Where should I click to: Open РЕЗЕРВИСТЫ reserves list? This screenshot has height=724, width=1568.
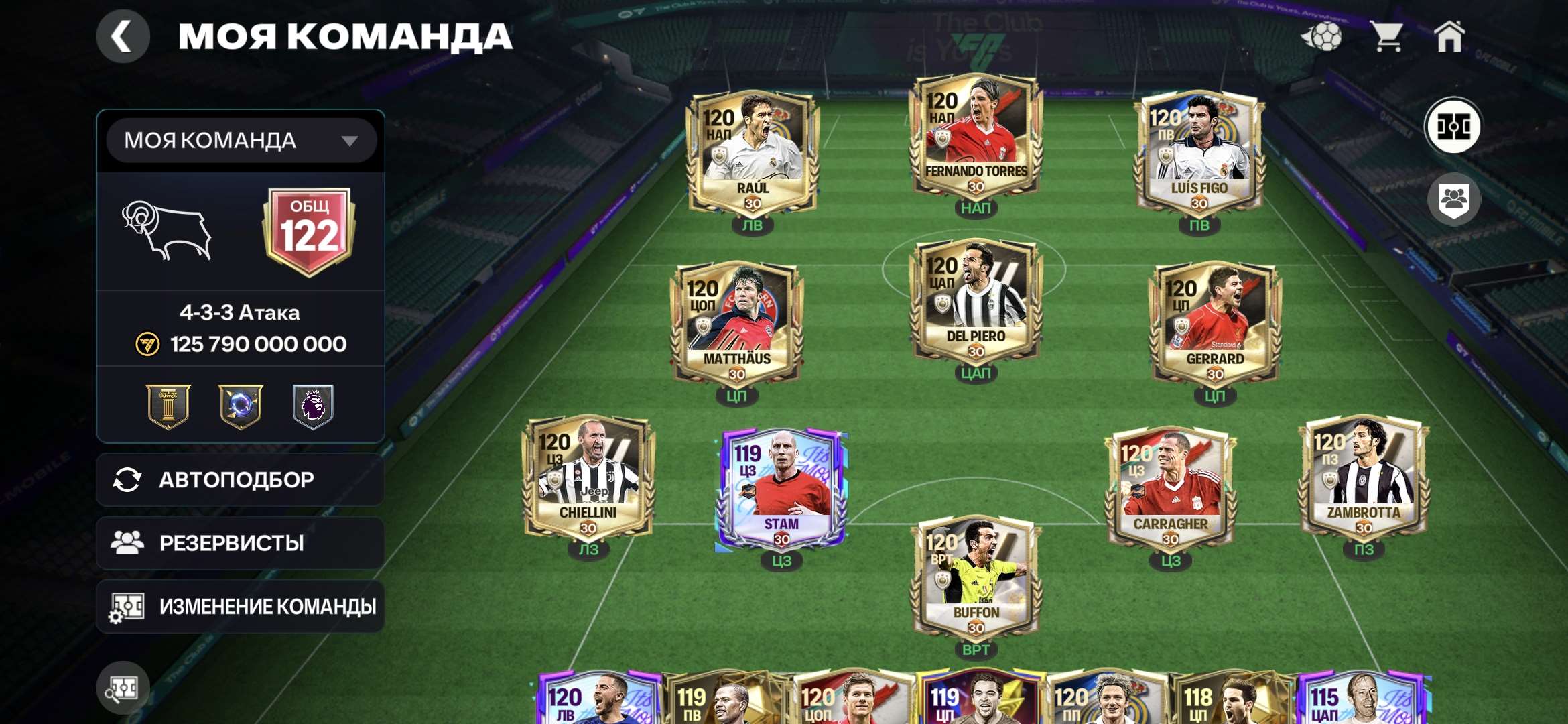(240, 543)
